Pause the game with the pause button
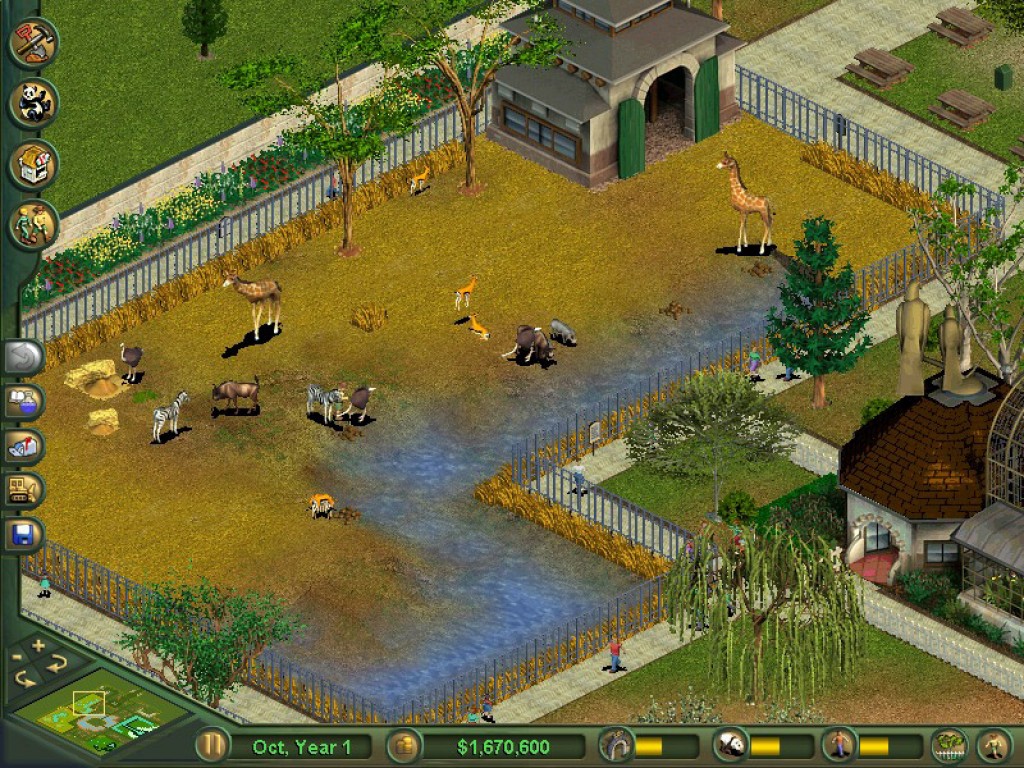Screen dimensions: 1024x768 211,746
